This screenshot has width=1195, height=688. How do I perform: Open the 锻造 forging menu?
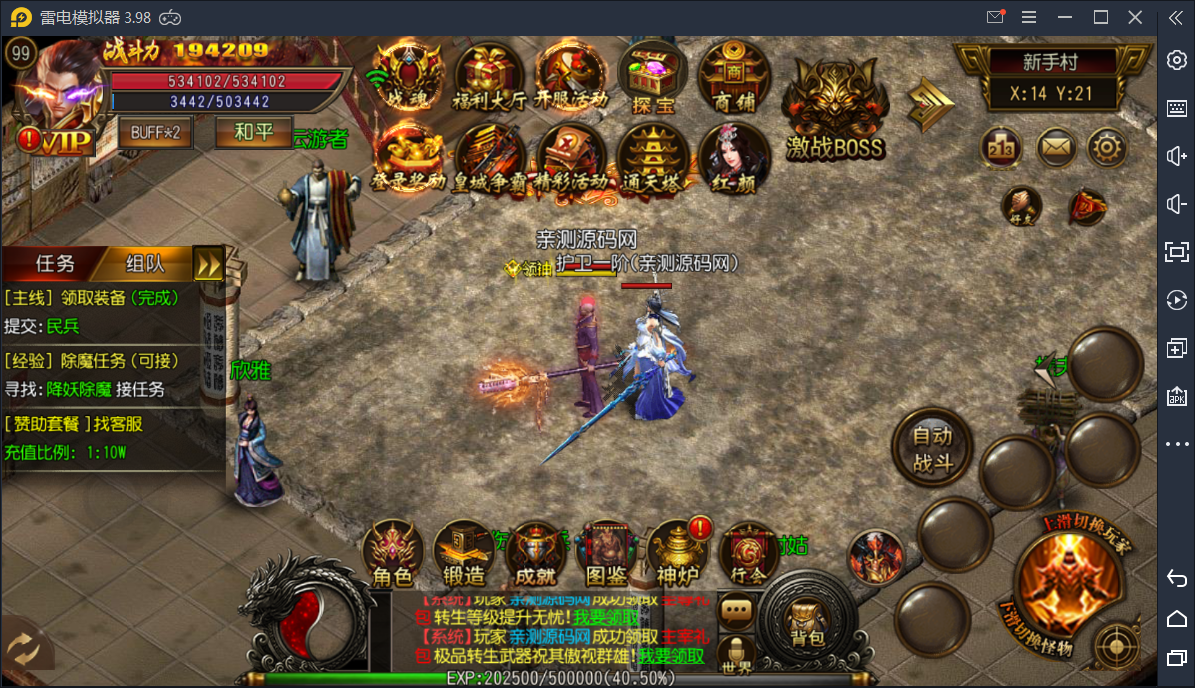pos(463,555)
